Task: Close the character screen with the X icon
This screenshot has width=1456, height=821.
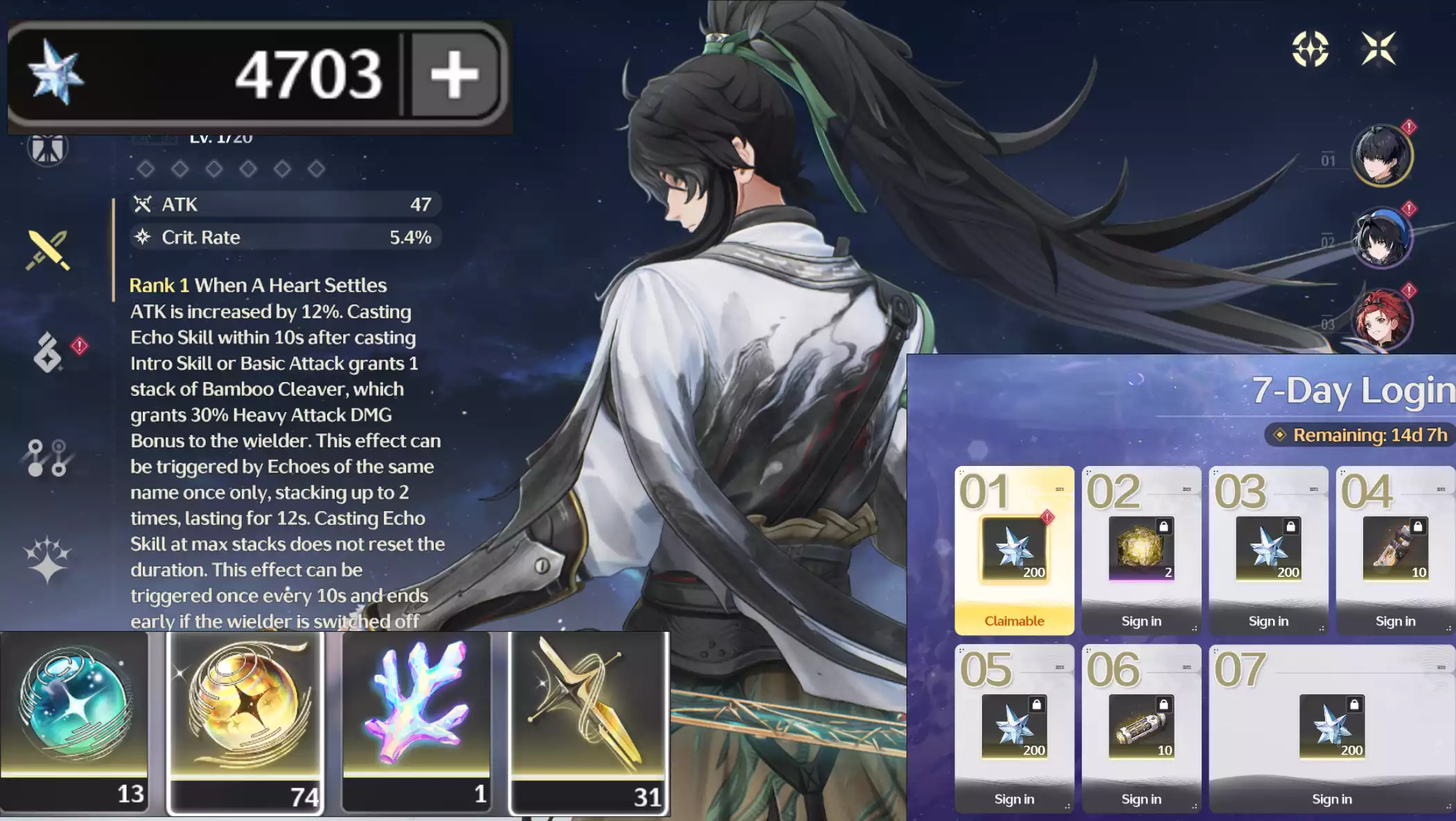Action: tap(1378, 49)
